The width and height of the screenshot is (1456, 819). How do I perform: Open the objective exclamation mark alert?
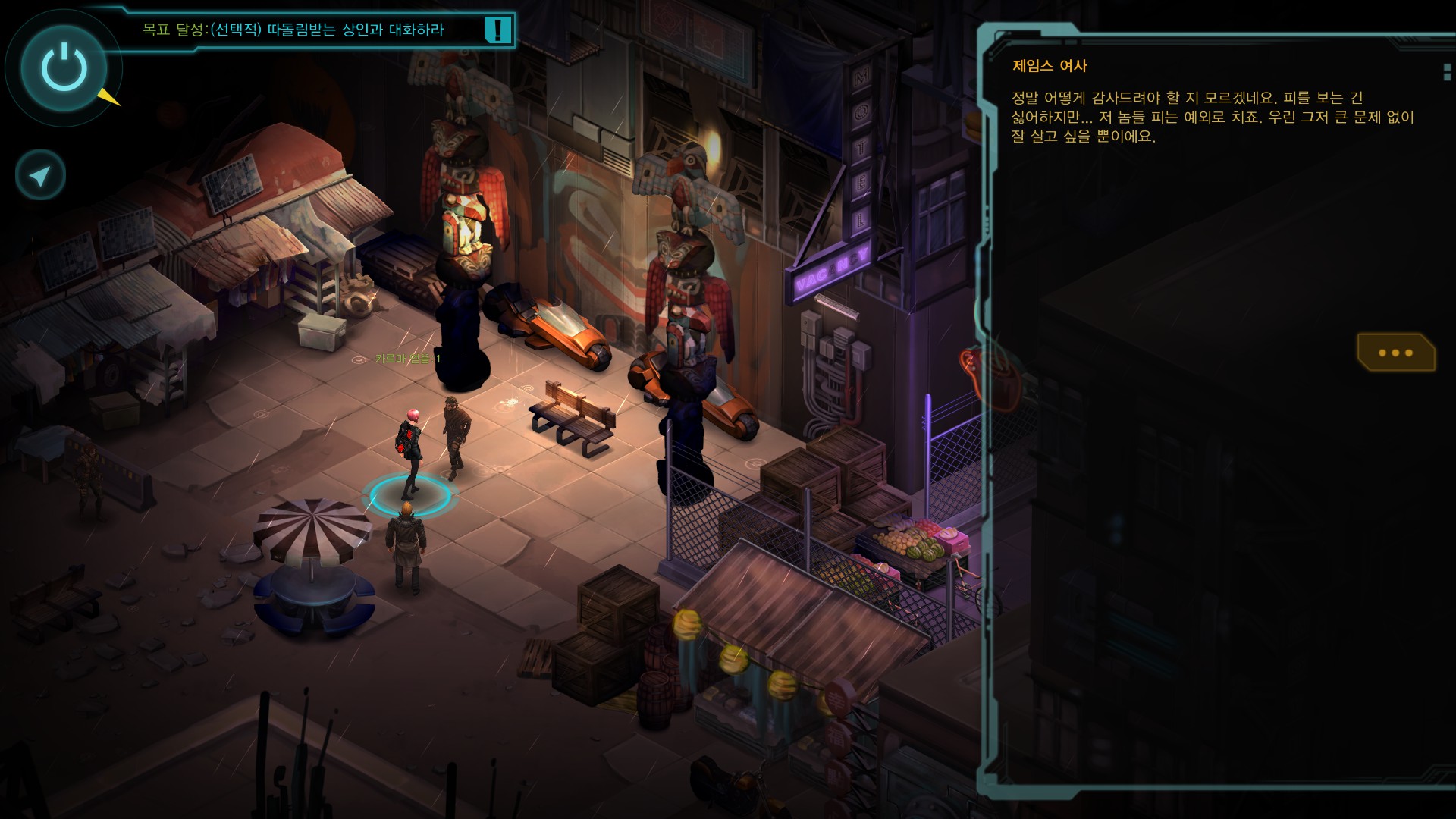tap(497, 30)
